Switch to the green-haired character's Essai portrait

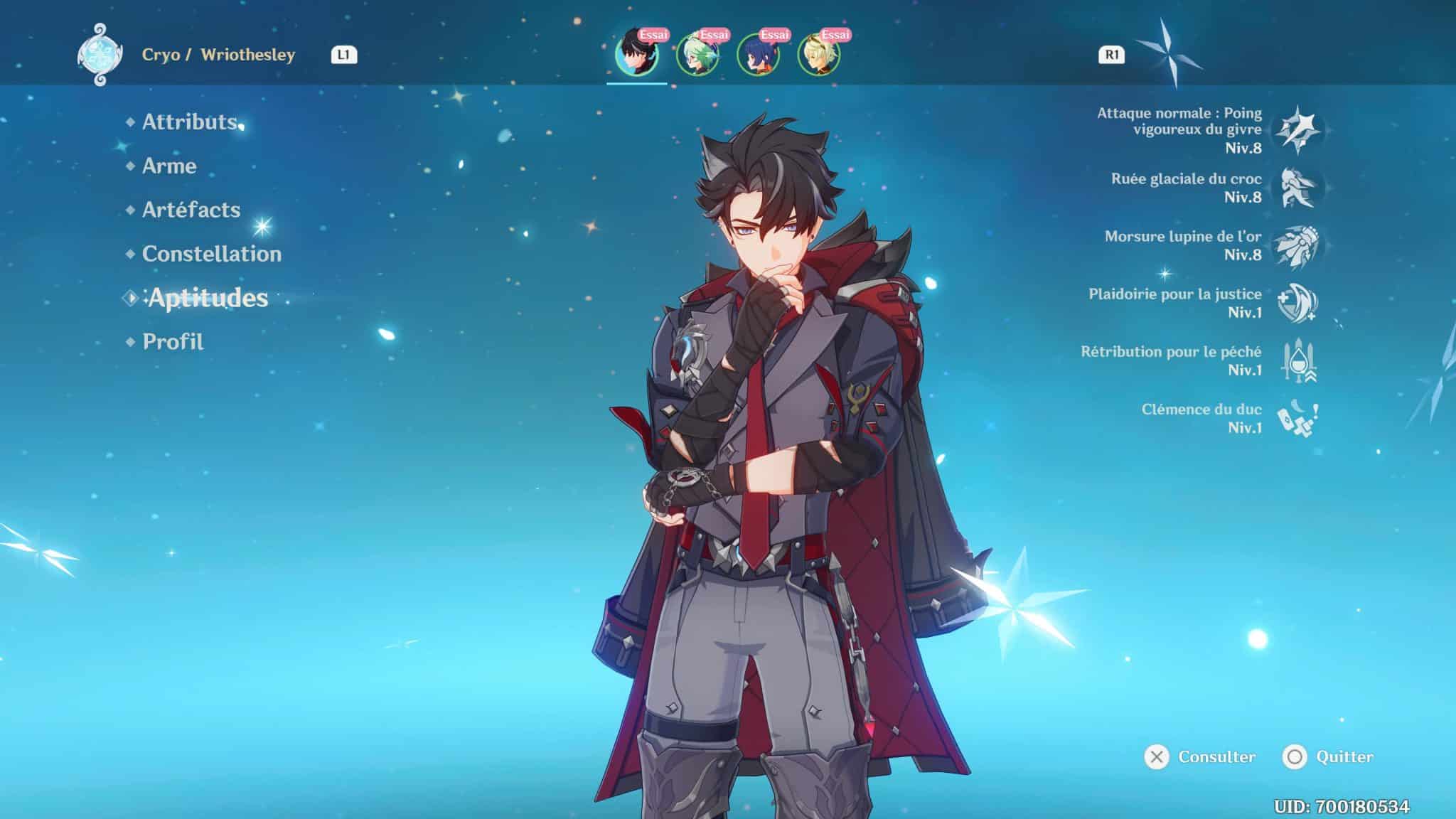699,53
